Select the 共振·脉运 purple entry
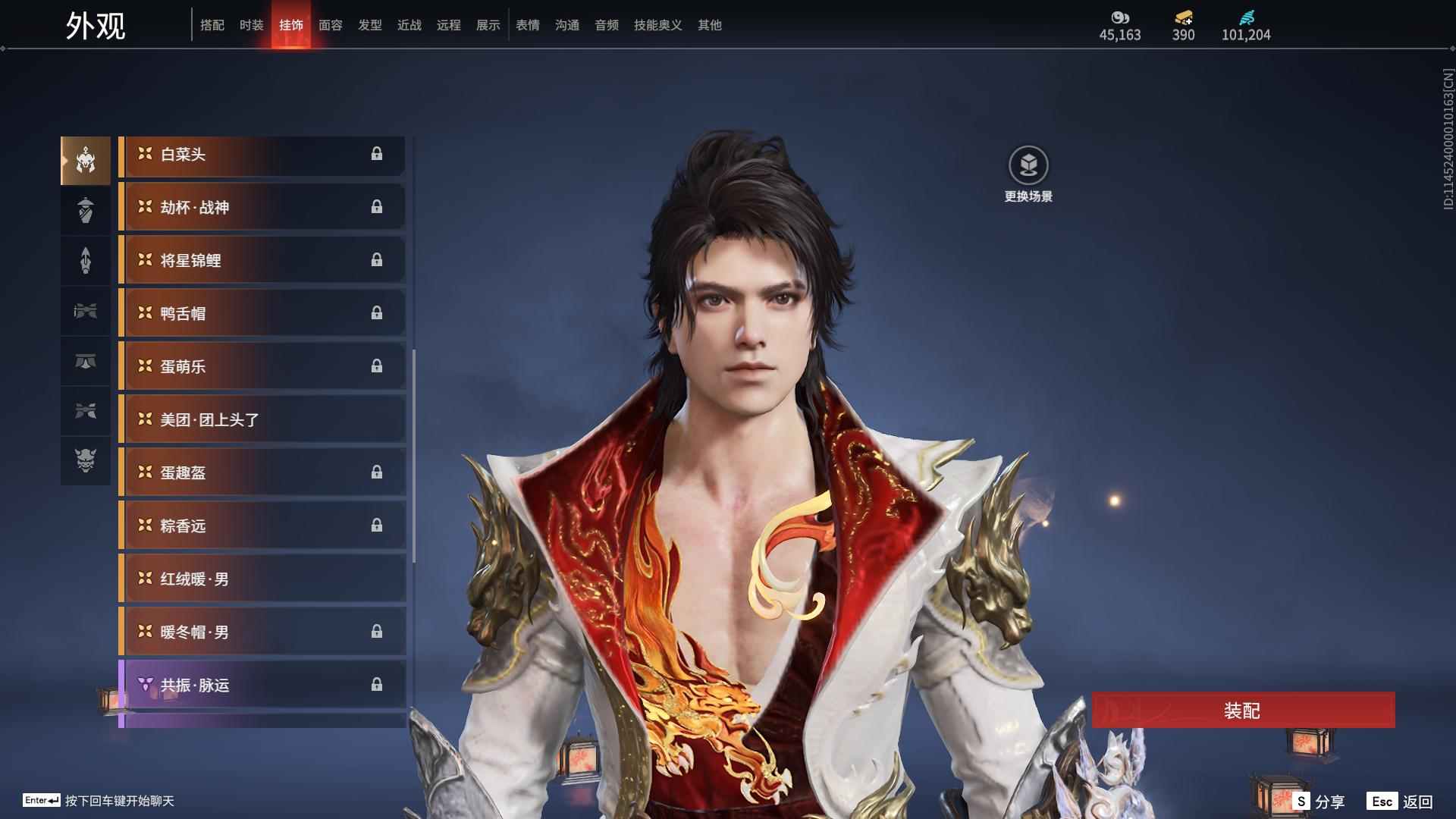Image resolution: width=1456 pixels, height=819 pixels. tap(262, 686)
